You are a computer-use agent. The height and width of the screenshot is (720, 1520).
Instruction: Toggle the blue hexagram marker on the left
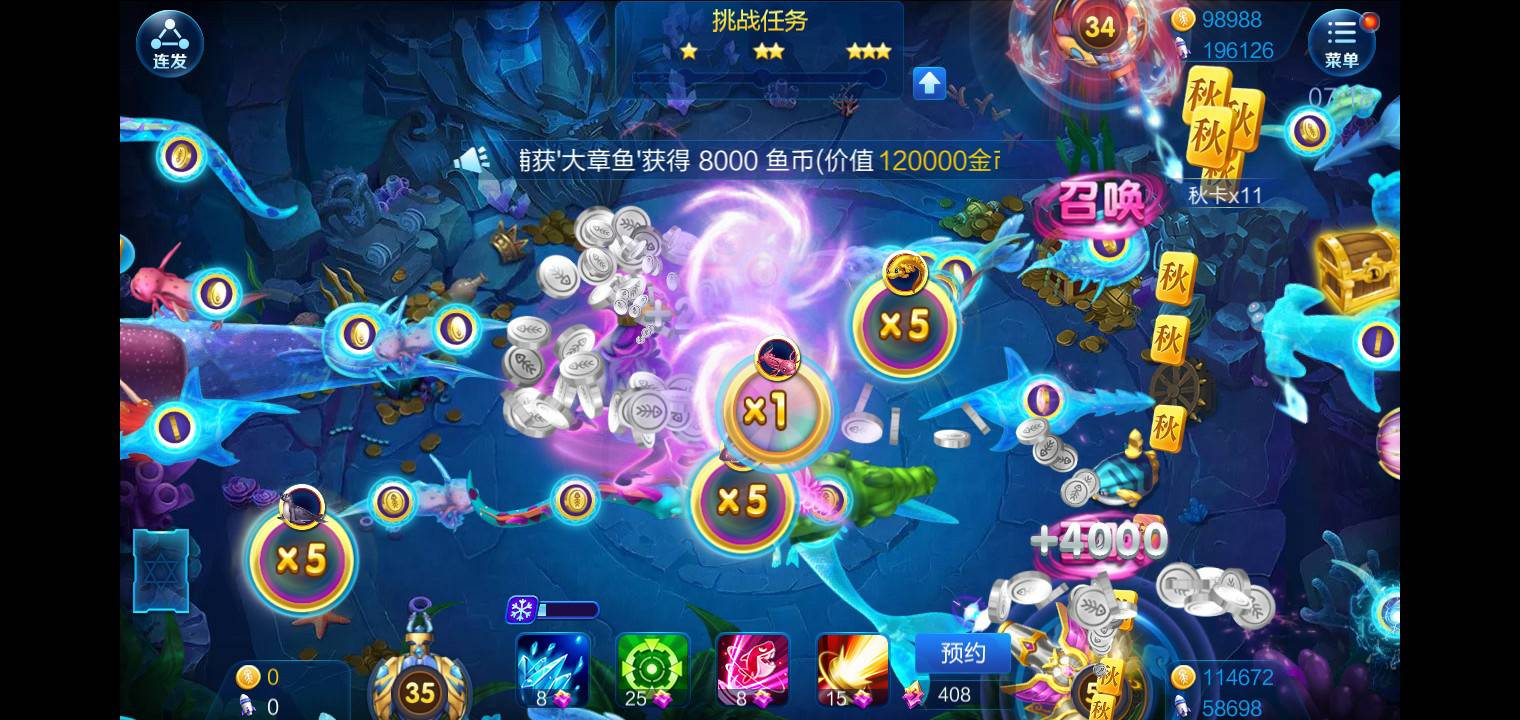click(161, 571)
